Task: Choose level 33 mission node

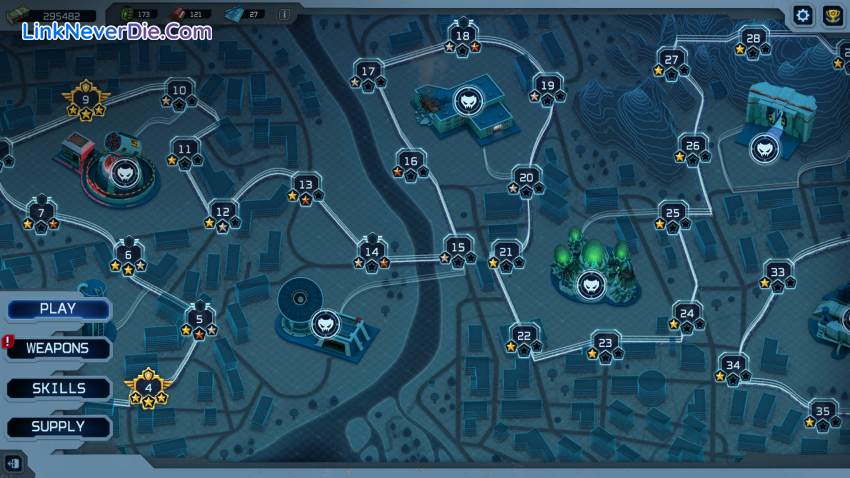Action: [777, 272]
